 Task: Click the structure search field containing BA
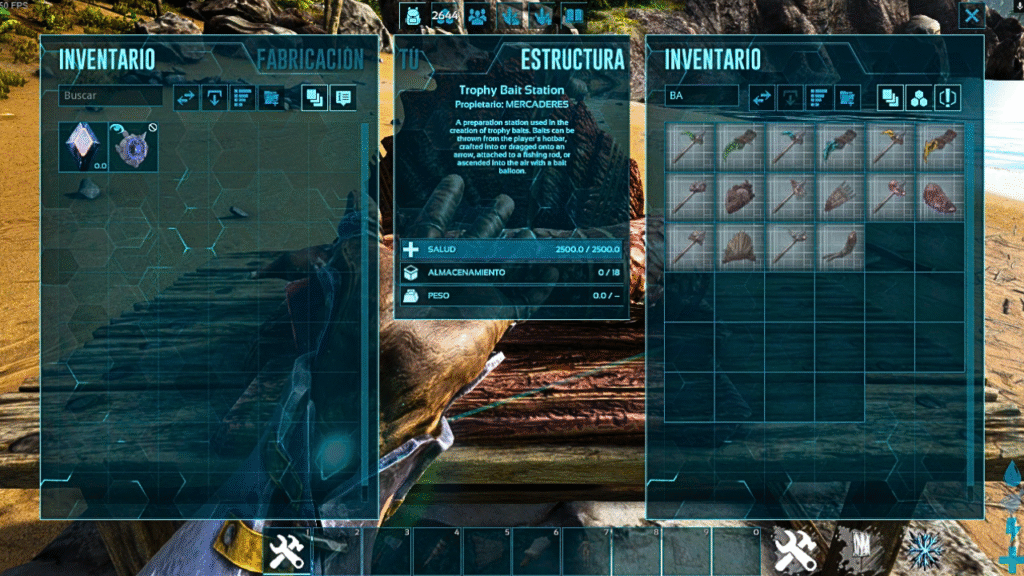point(702,97)
